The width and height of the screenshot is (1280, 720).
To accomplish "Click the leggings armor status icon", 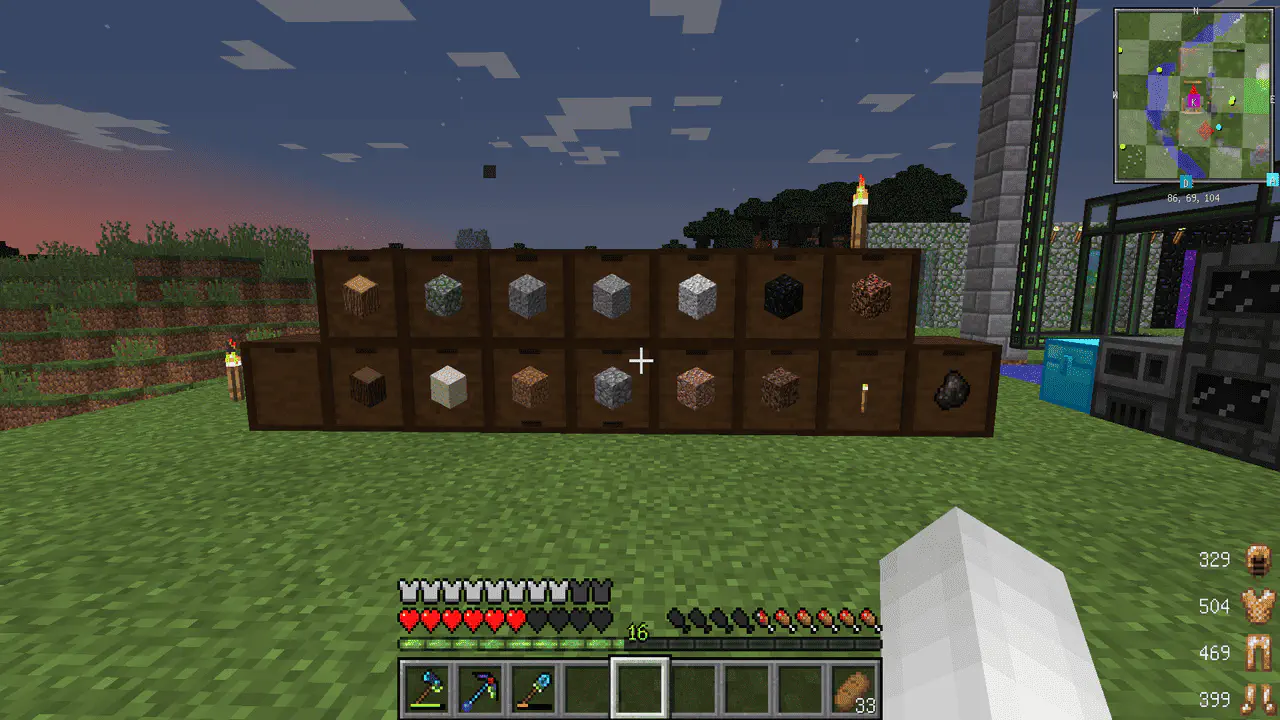I will (x=1256, y=653).
